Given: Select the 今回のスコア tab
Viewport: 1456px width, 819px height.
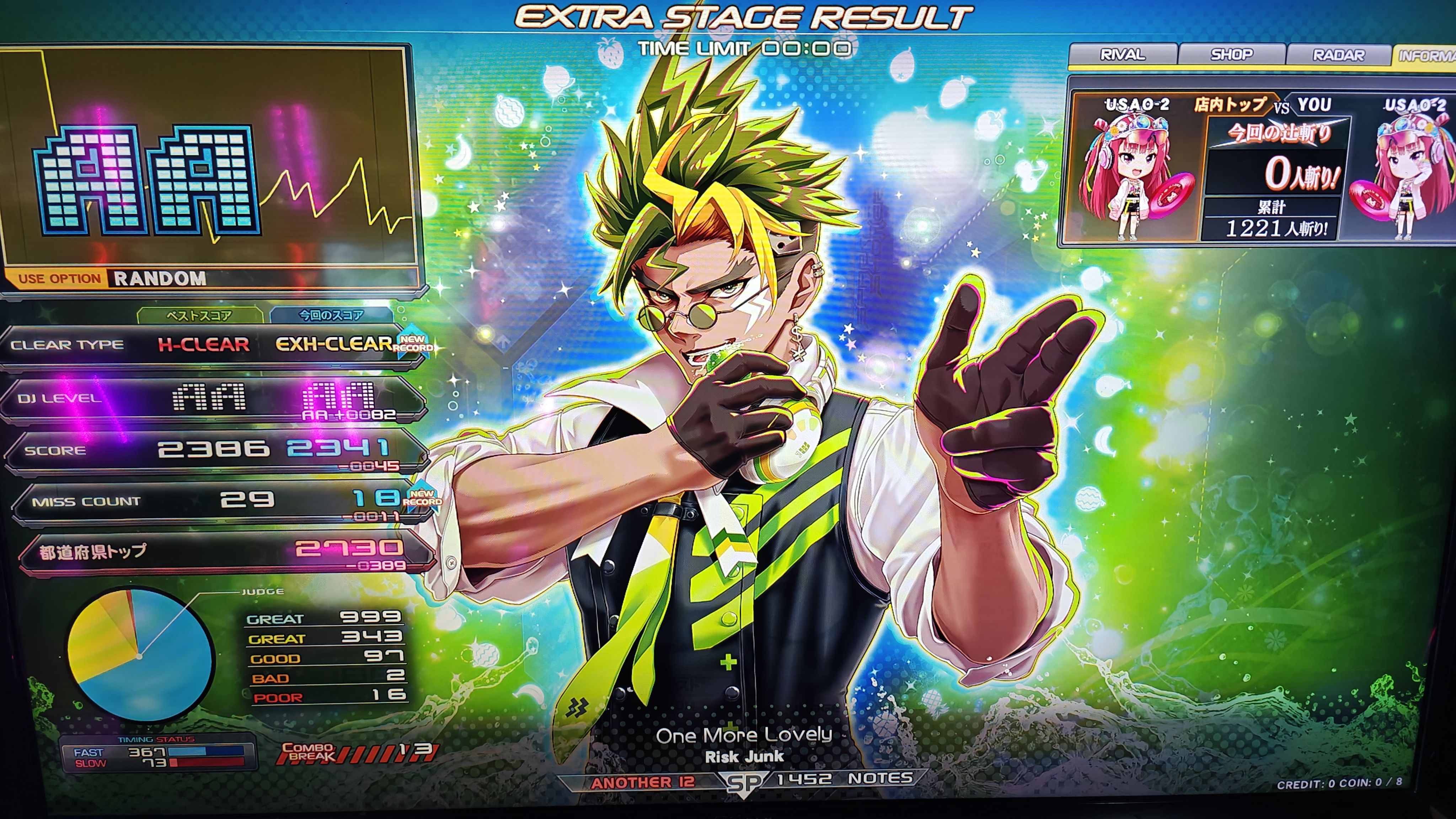Looking at the screenshot, I should click(x=331, y=315).
